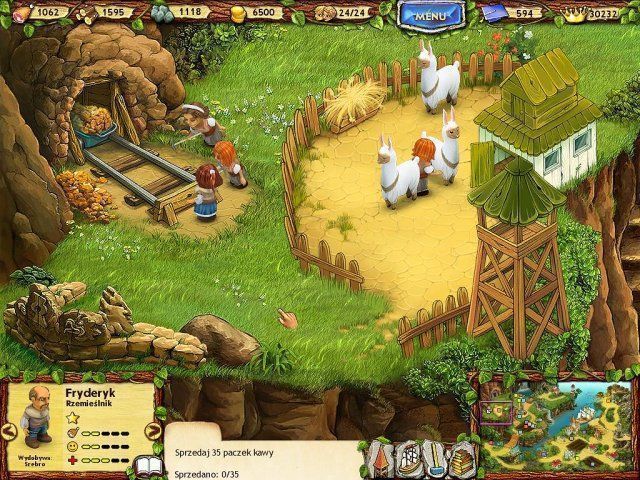Open the sailing ship stone button

click(x=410, y=459)
